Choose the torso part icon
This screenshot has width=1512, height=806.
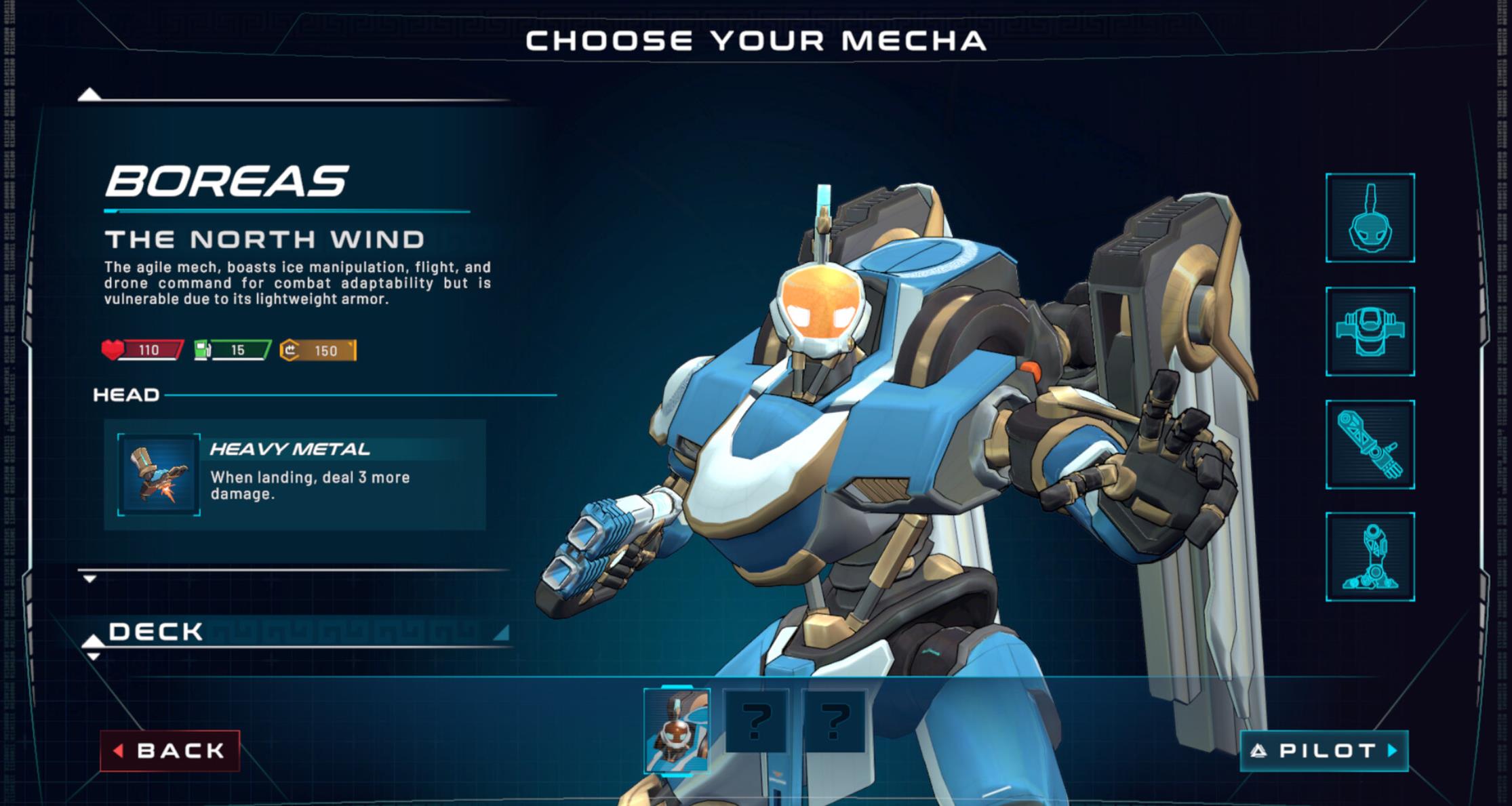coord(1370,331)
